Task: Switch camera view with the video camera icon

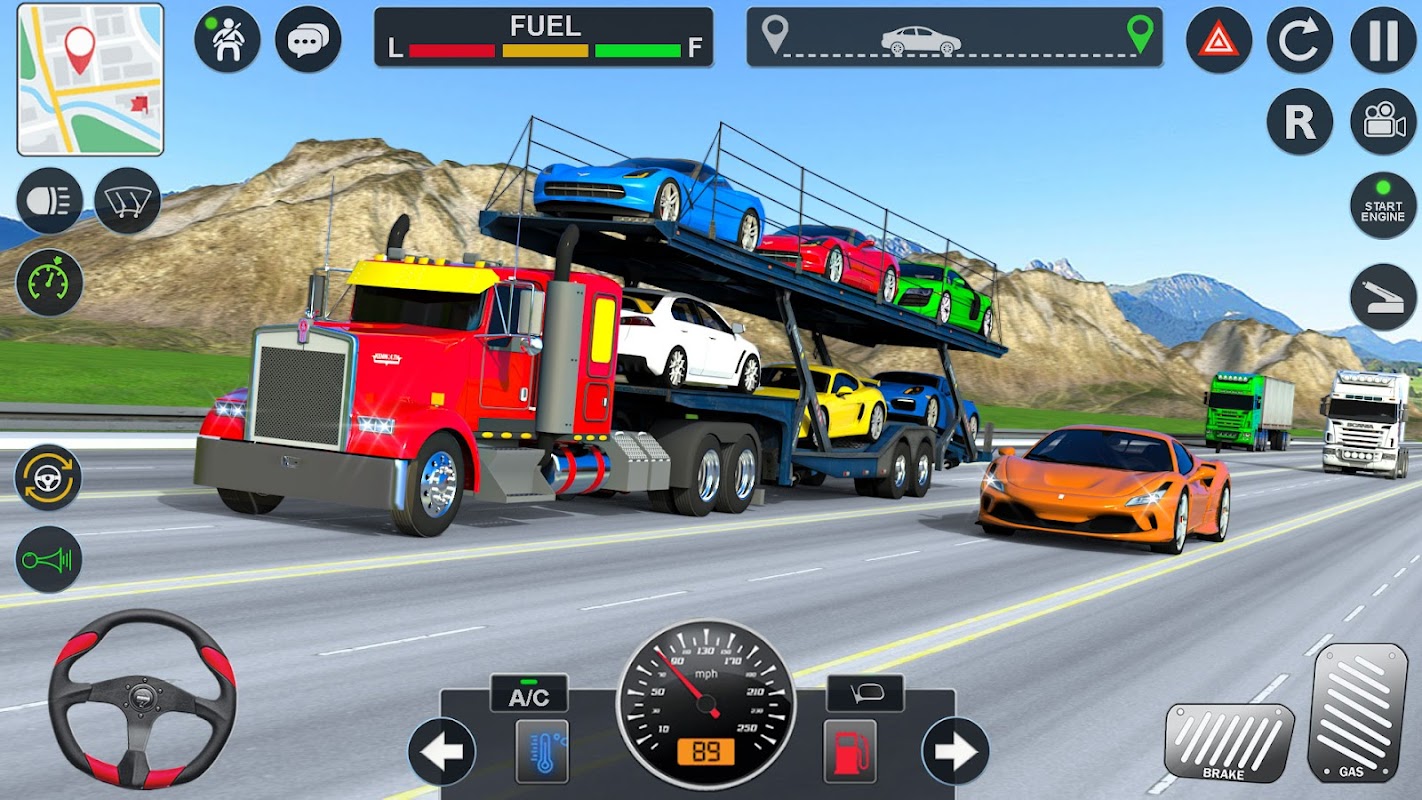Action: (1383, 122)
